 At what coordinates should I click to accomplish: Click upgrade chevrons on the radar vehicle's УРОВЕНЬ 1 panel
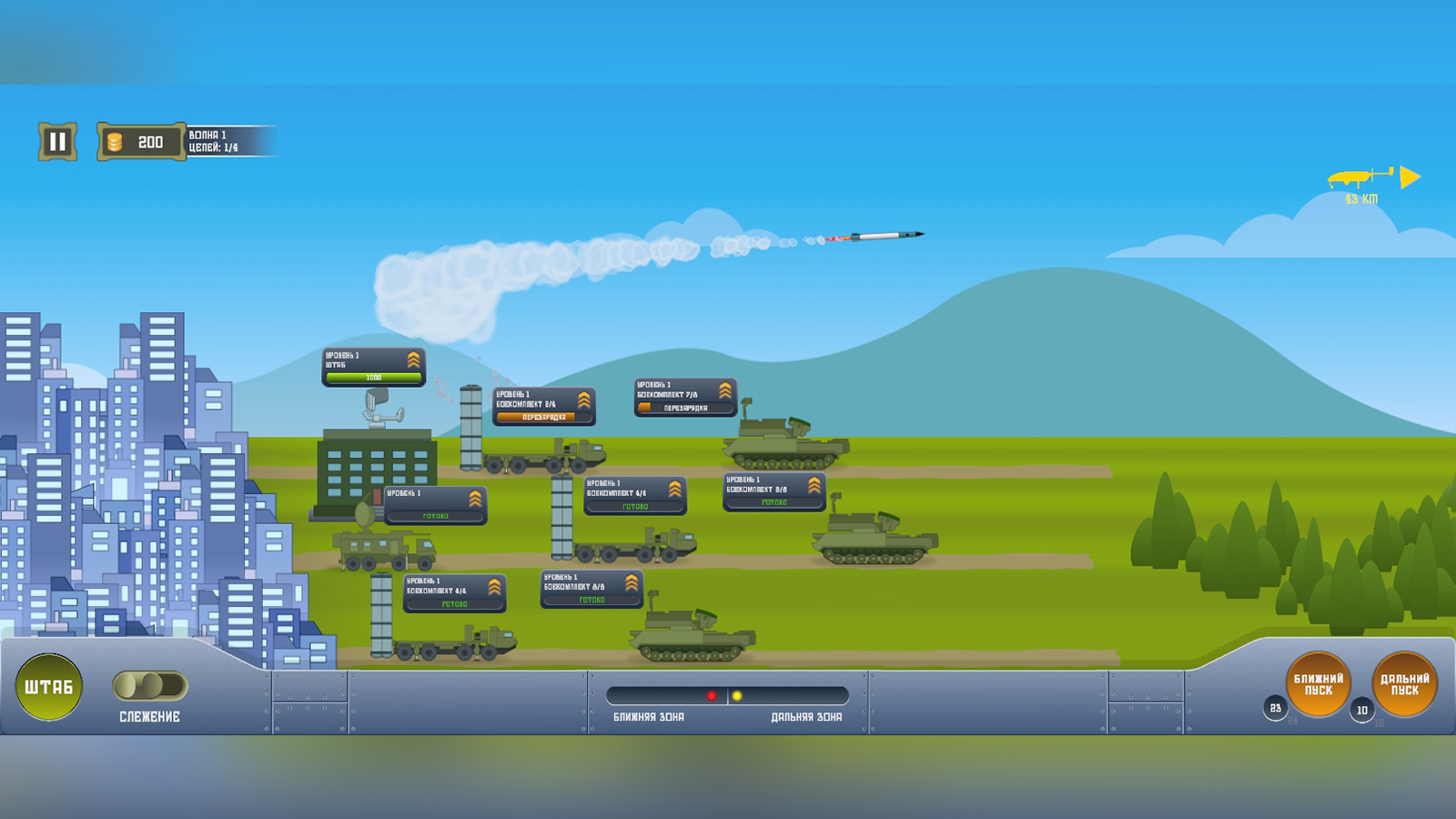pos(477,497)
